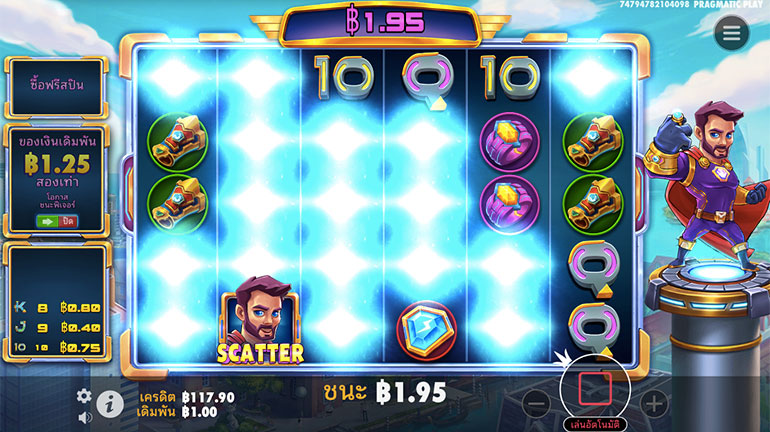Toggle the double-chance ante bet switch
Viewport: 770px width, 432px height.
pos(57,219)
